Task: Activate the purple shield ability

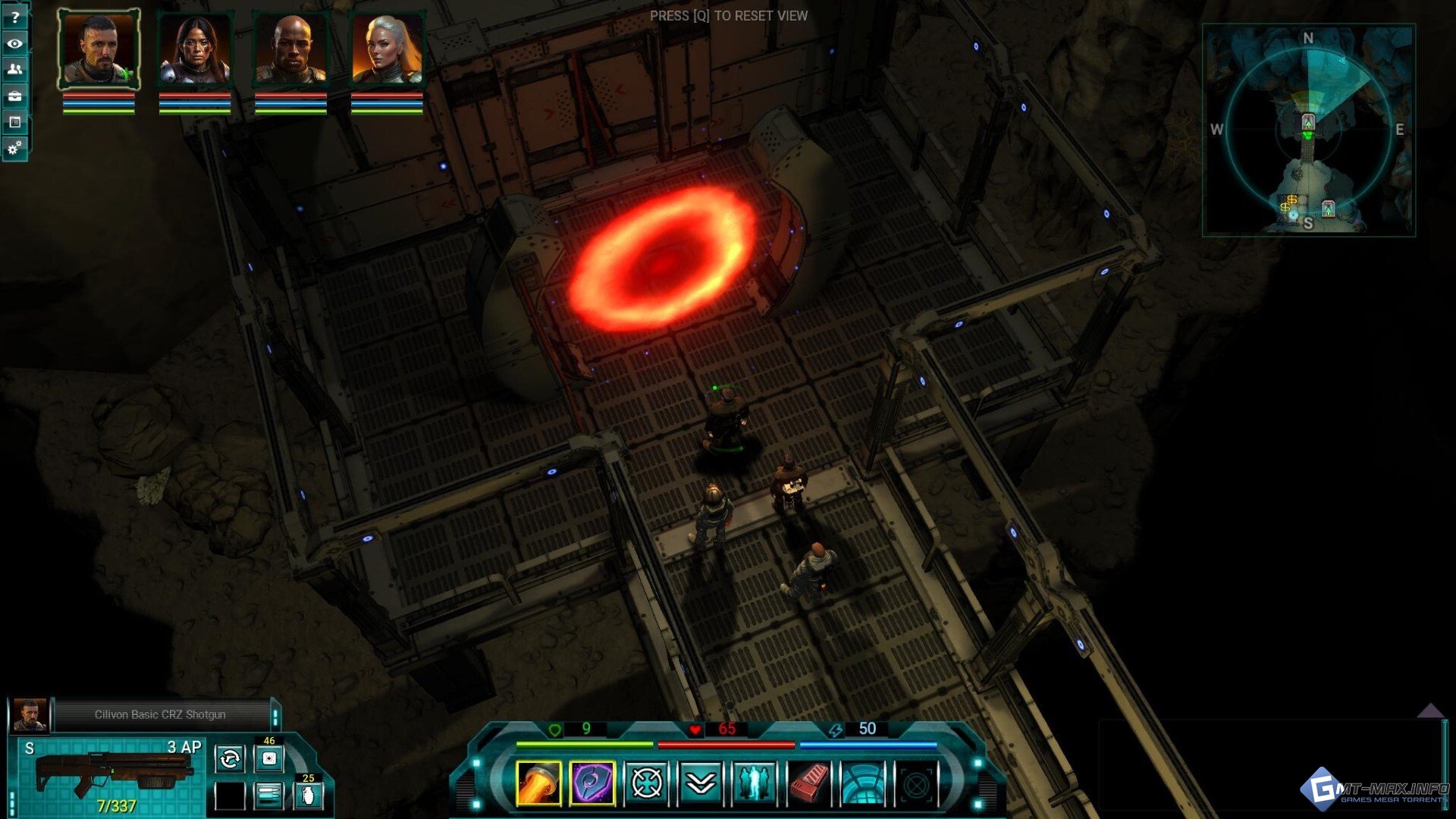Action: pos(592,783)
